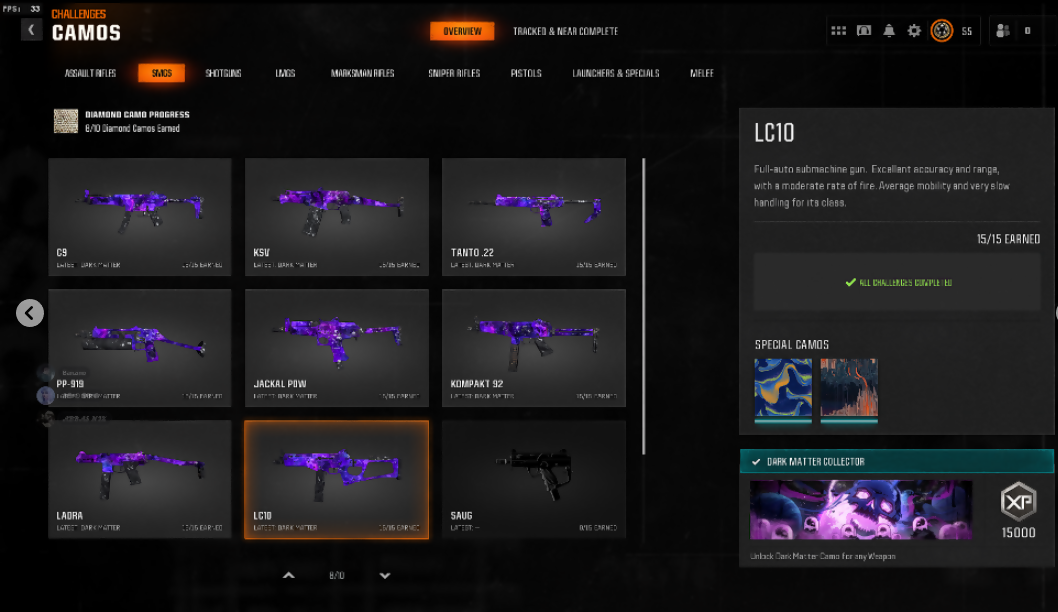
Task: Open the notifications bell icon
Action: coord(889,31)
